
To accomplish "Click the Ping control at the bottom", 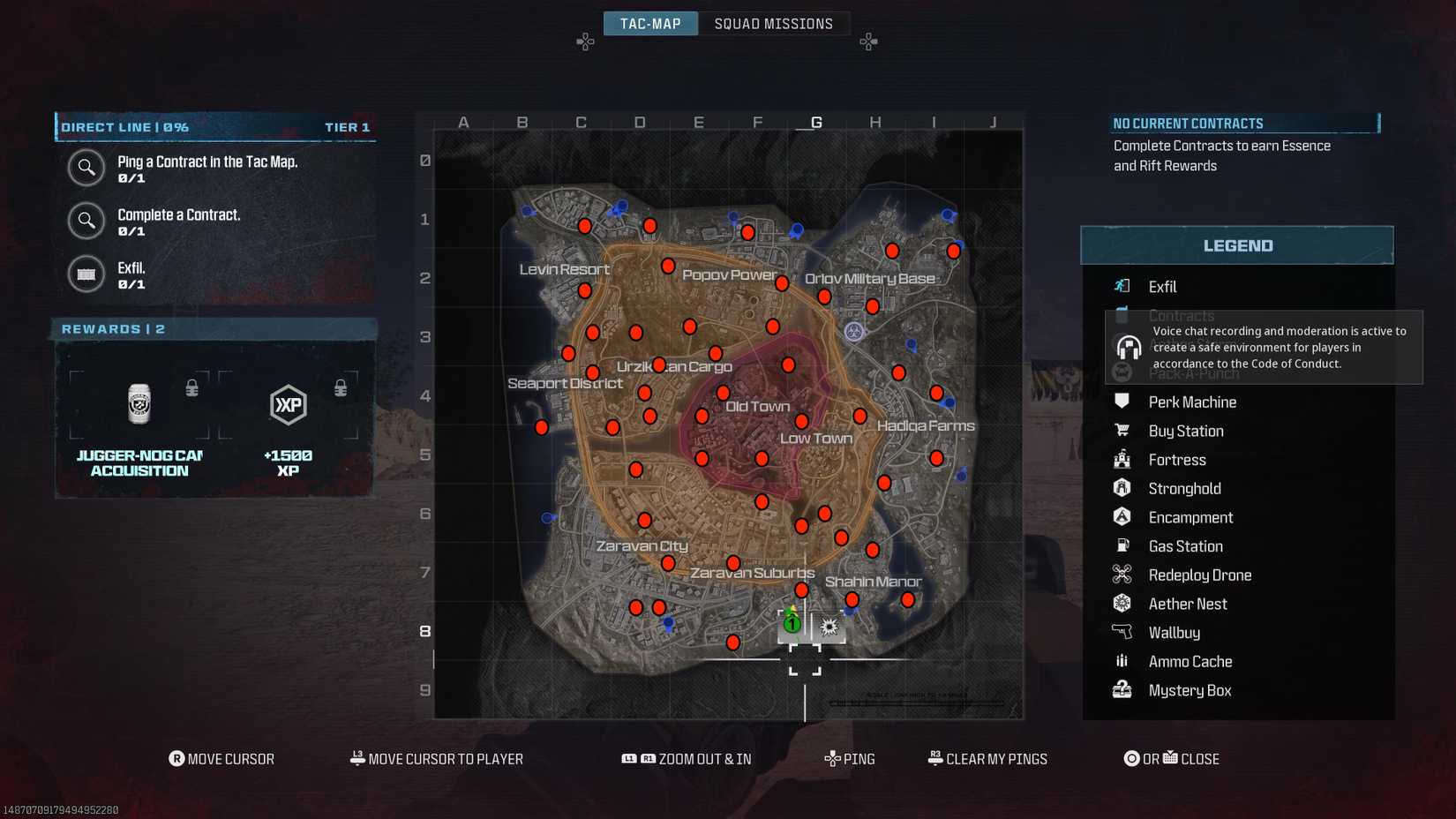I will (850, 758).
